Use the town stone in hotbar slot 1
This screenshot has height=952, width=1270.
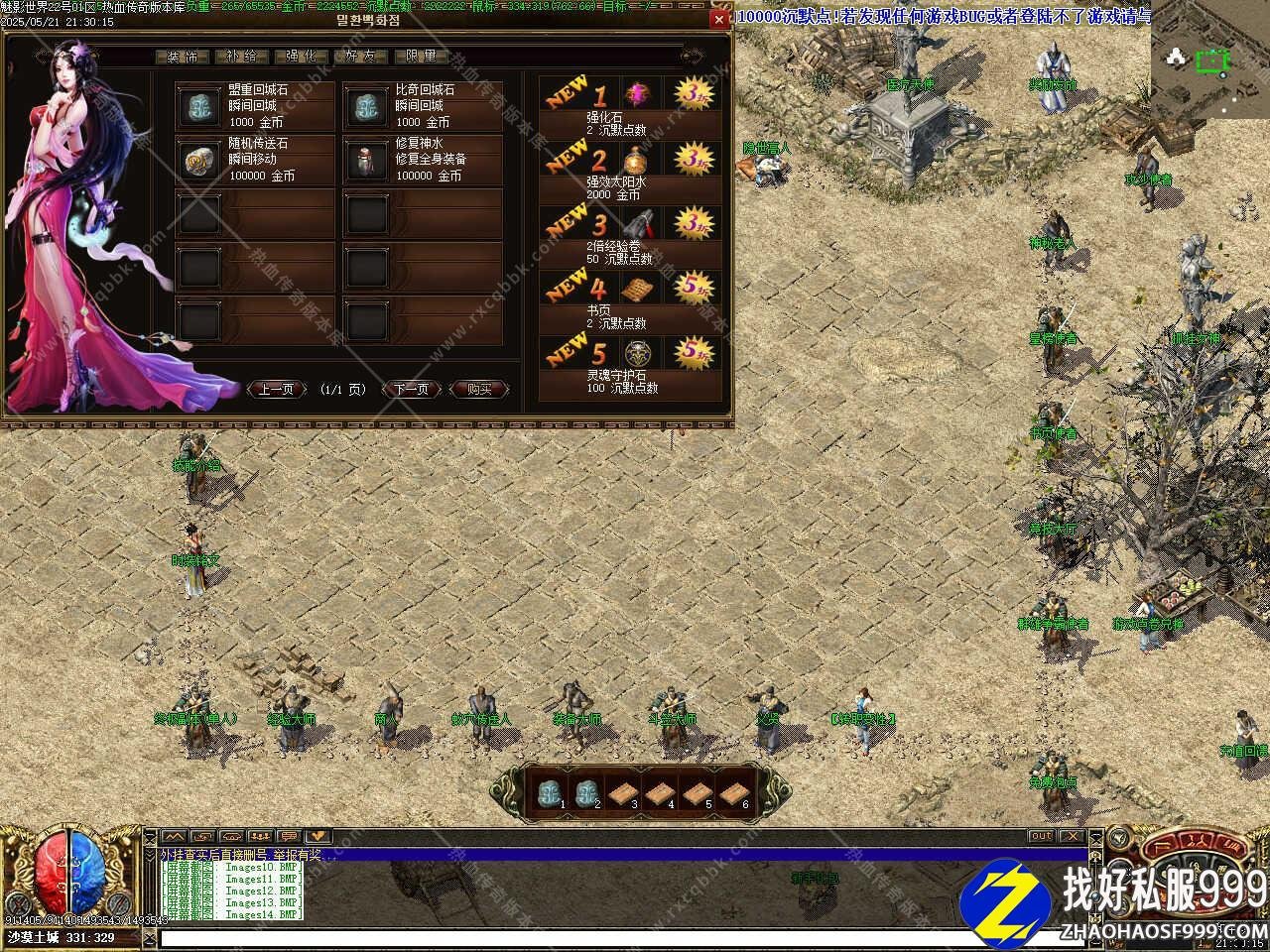click(x=549, y=792)
